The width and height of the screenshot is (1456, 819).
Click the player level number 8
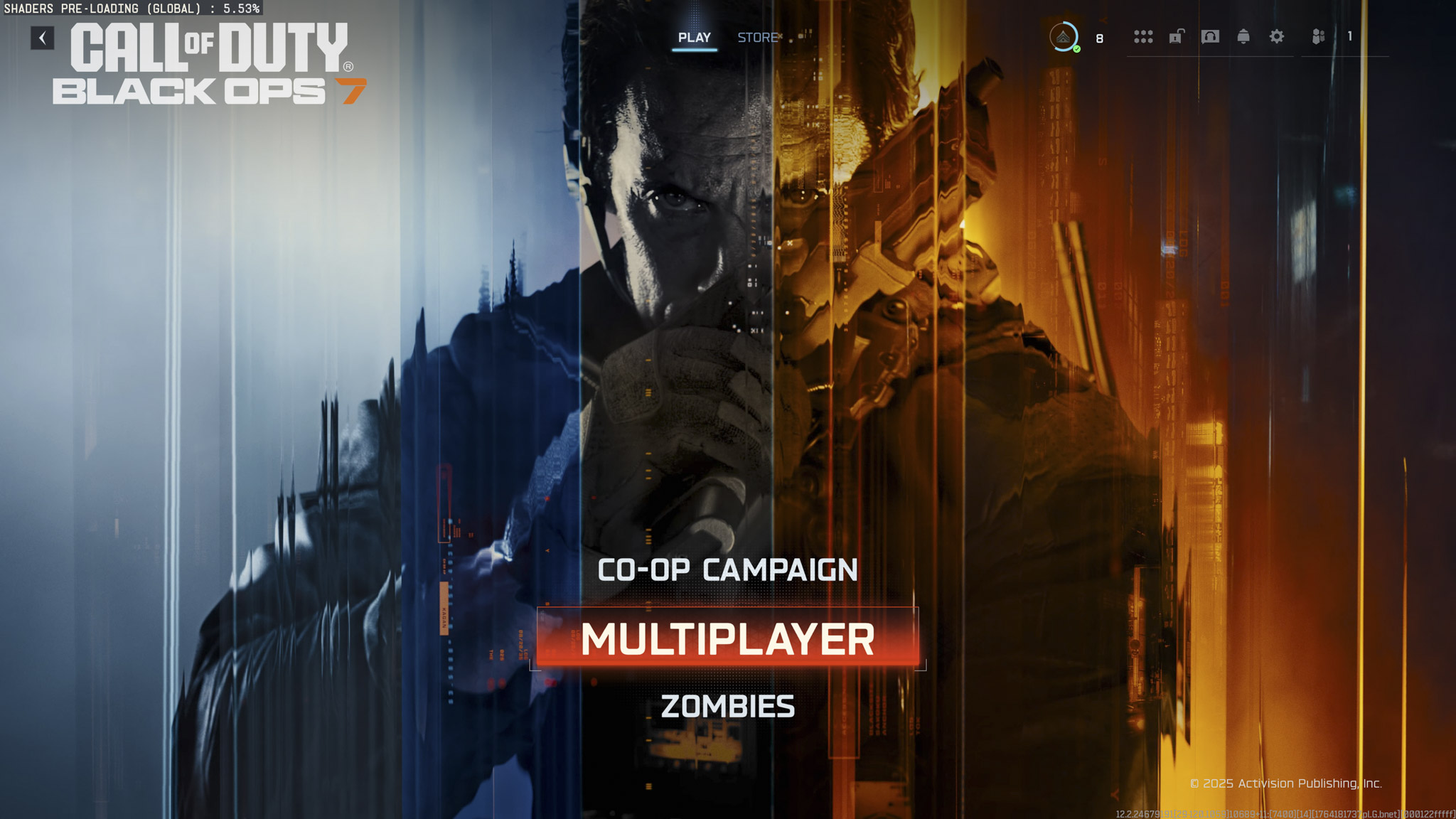point(1098,39)
